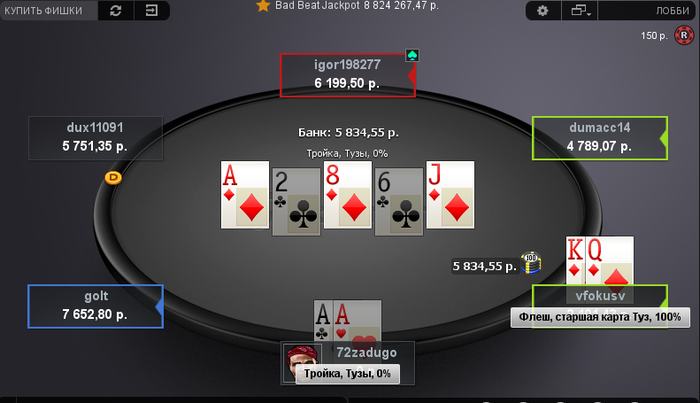The height and width of the screenshot is (403, 700).
Task: Click the red R chip icon
Action: (x=684, y=35)
